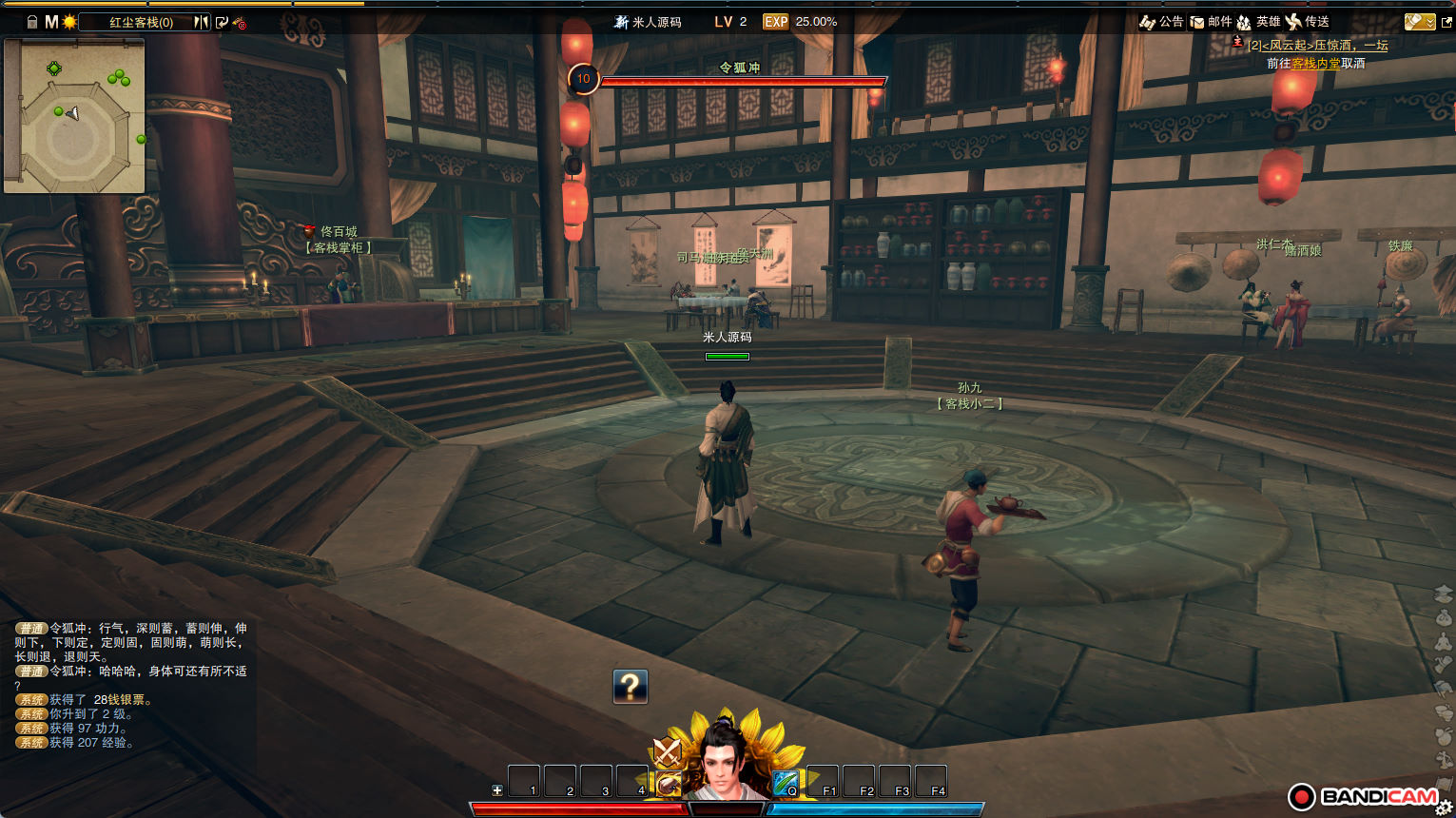Viewport: 1456px width, 818px height.
Task: Click the plus button beside hotbar
Action: [x=496, y=790]
